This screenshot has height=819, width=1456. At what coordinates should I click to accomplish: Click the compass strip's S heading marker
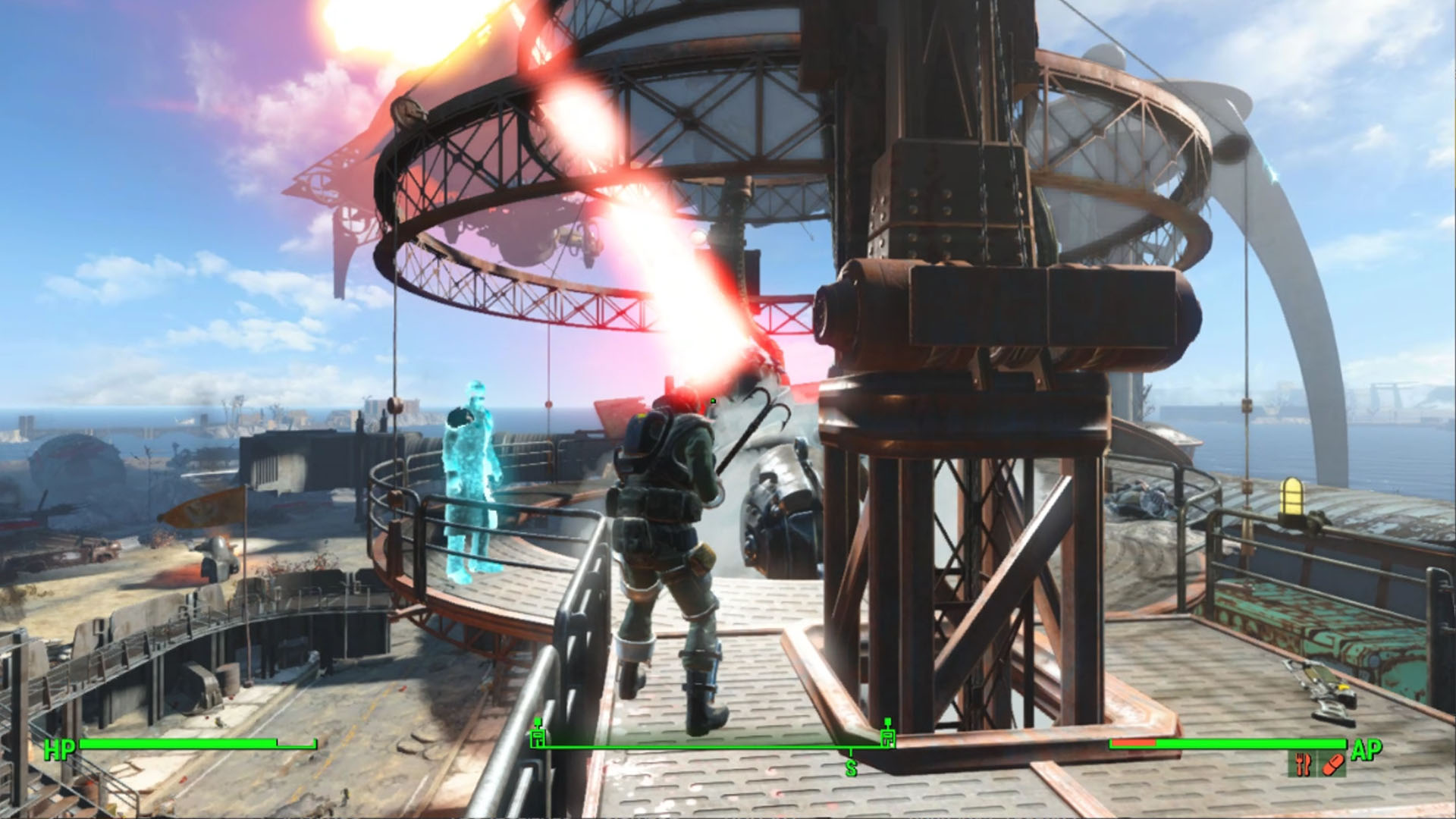point(851,768)
